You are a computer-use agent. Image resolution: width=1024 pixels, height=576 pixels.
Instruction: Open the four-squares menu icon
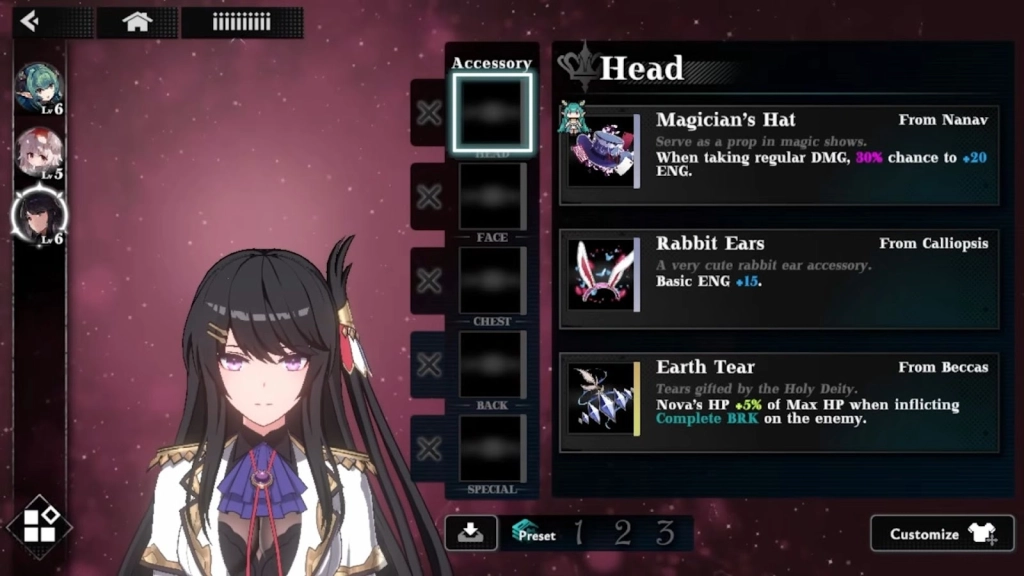tap(40, 527)
